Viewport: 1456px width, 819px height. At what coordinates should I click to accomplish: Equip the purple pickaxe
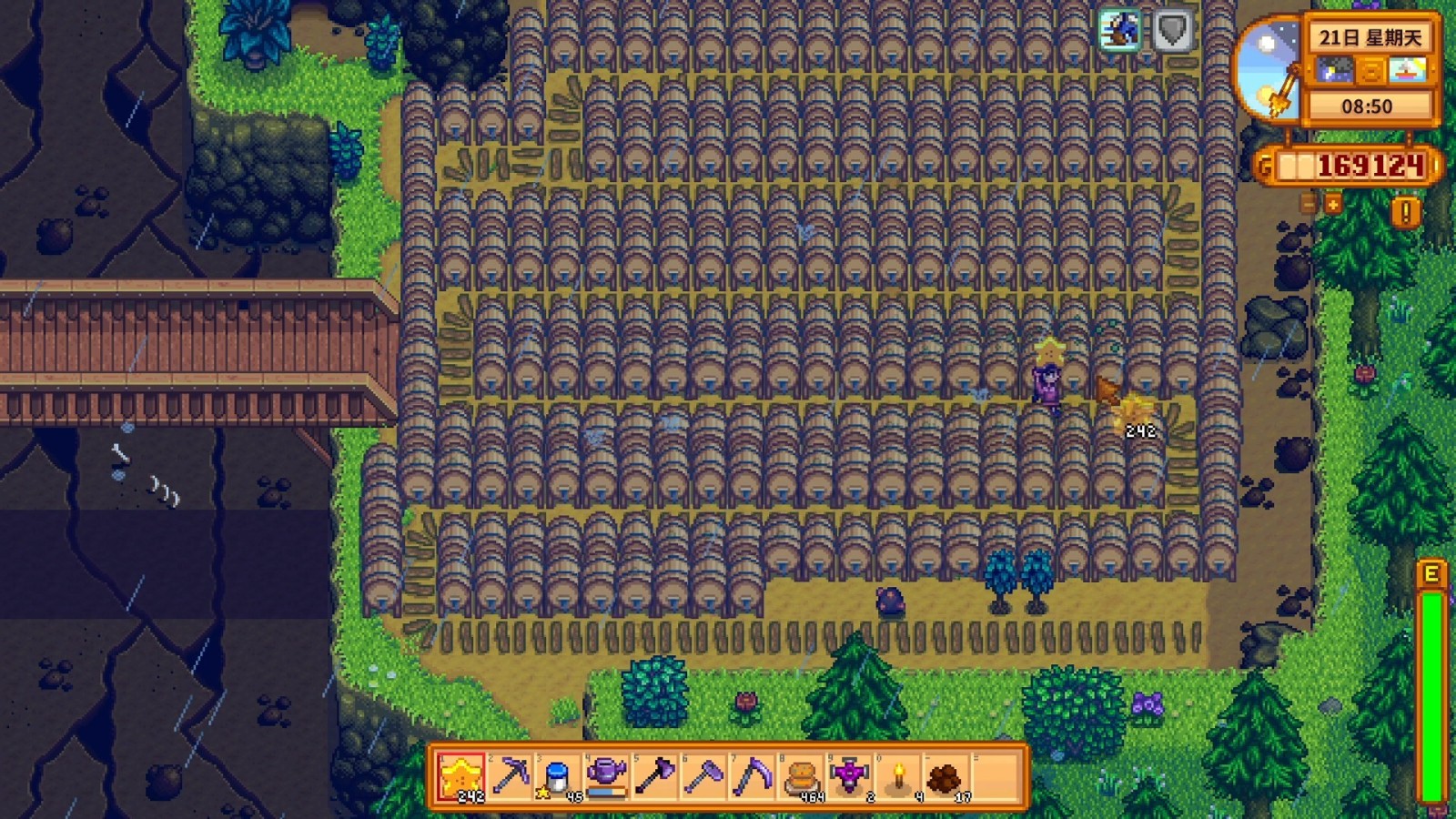[x=510, y=777]
